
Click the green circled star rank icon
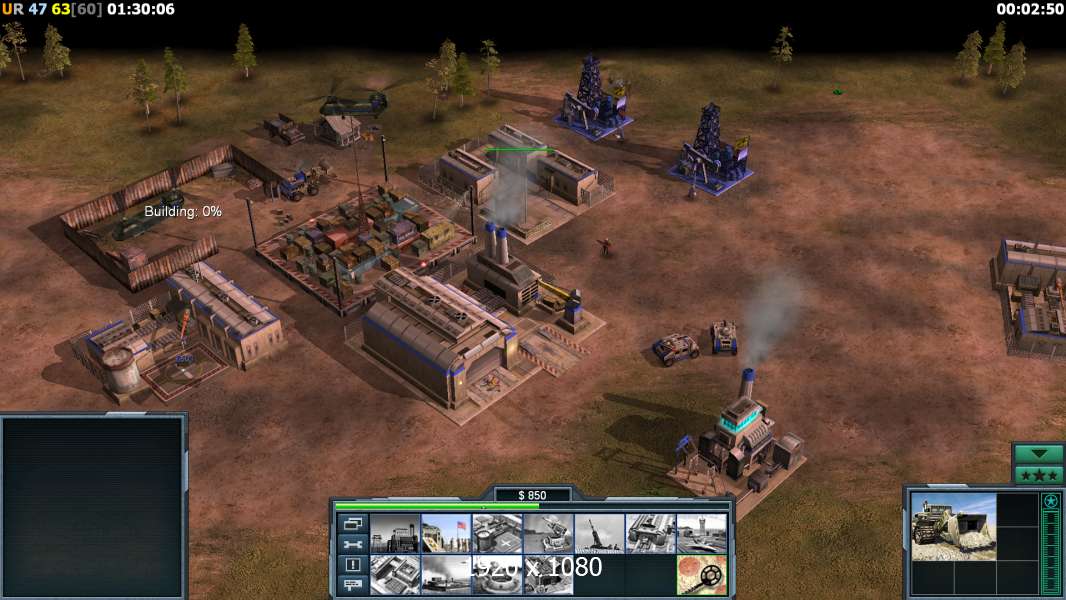[x=1051, y=501]
